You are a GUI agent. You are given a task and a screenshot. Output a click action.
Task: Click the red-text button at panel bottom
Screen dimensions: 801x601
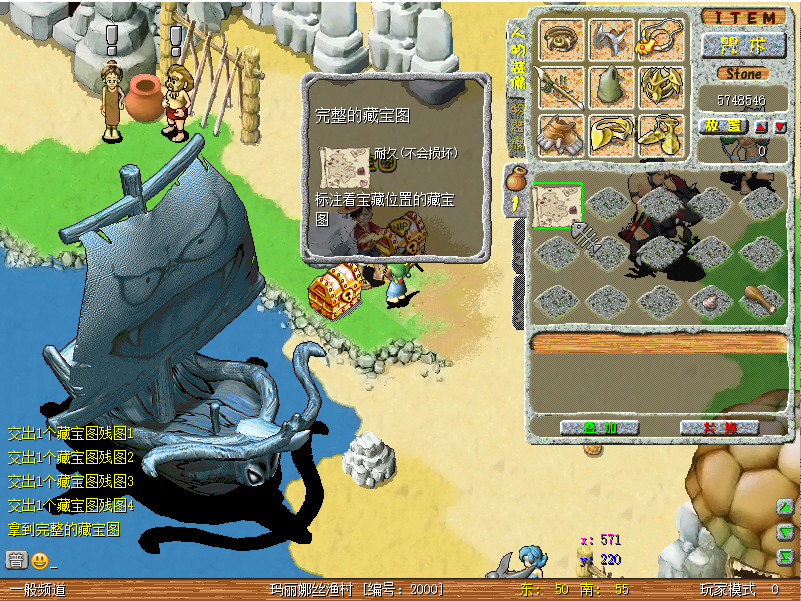pos(719,427)
